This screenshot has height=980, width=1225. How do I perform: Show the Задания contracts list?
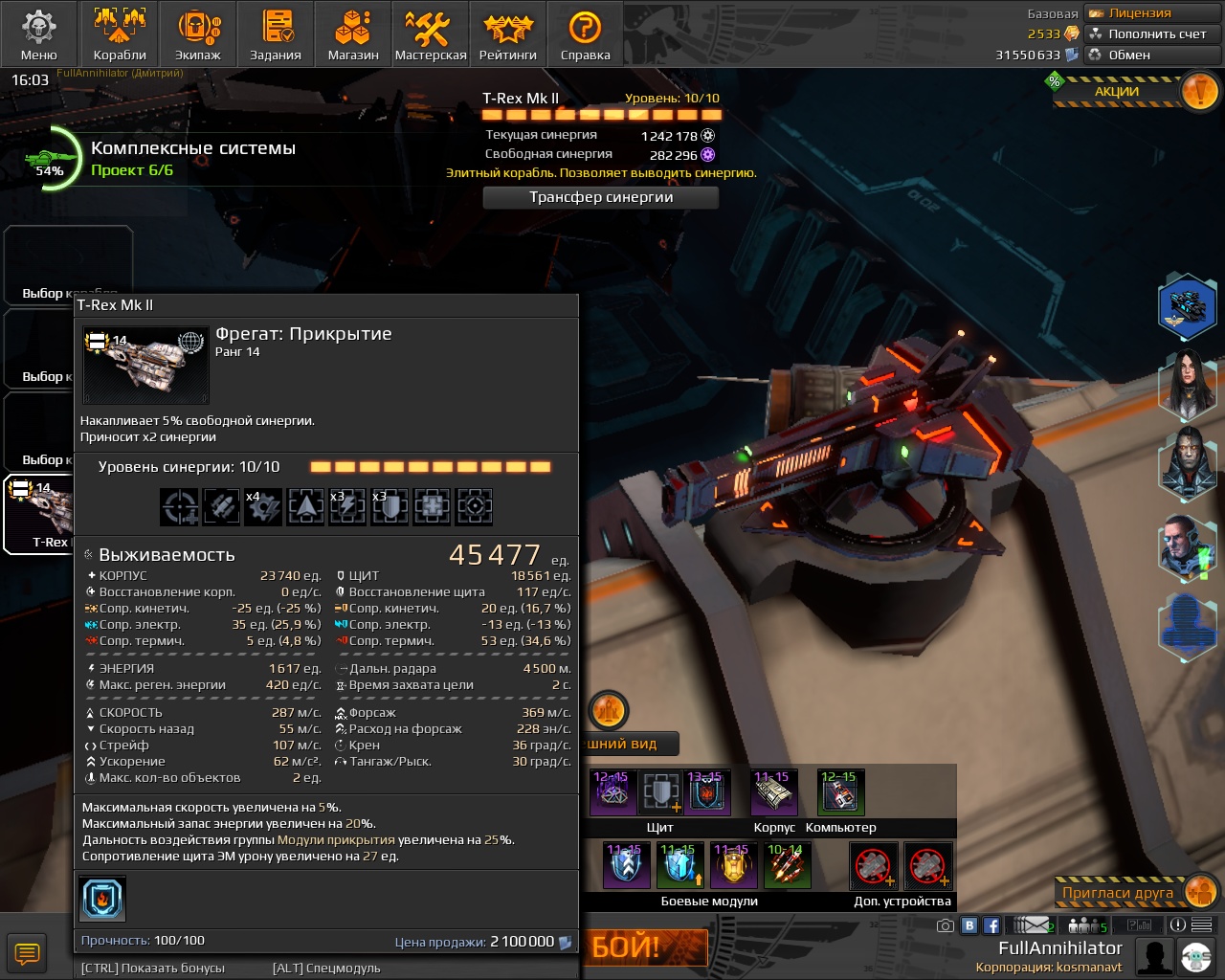[x=276, y=34]
